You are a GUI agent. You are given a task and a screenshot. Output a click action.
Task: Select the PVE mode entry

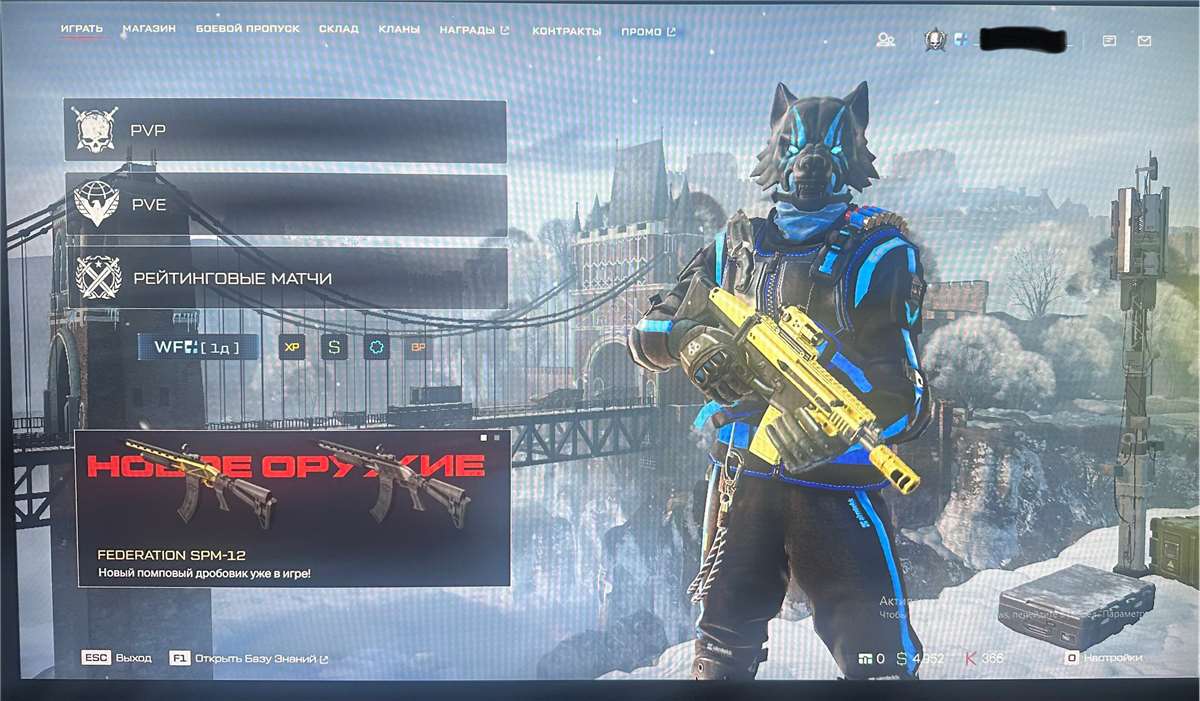pyautogui.click(x=286, y=204)
